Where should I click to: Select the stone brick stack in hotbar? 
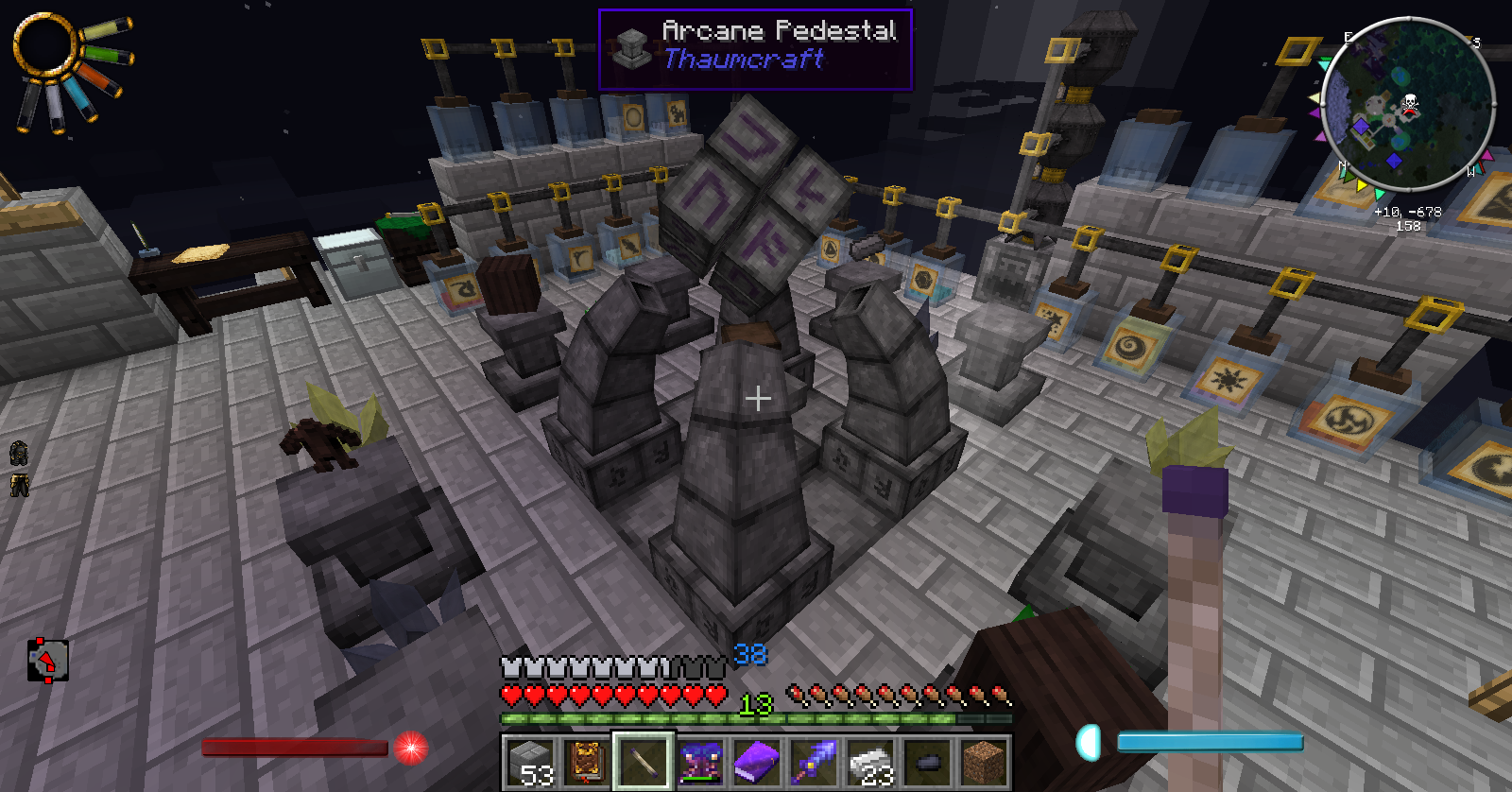point(530,762)
